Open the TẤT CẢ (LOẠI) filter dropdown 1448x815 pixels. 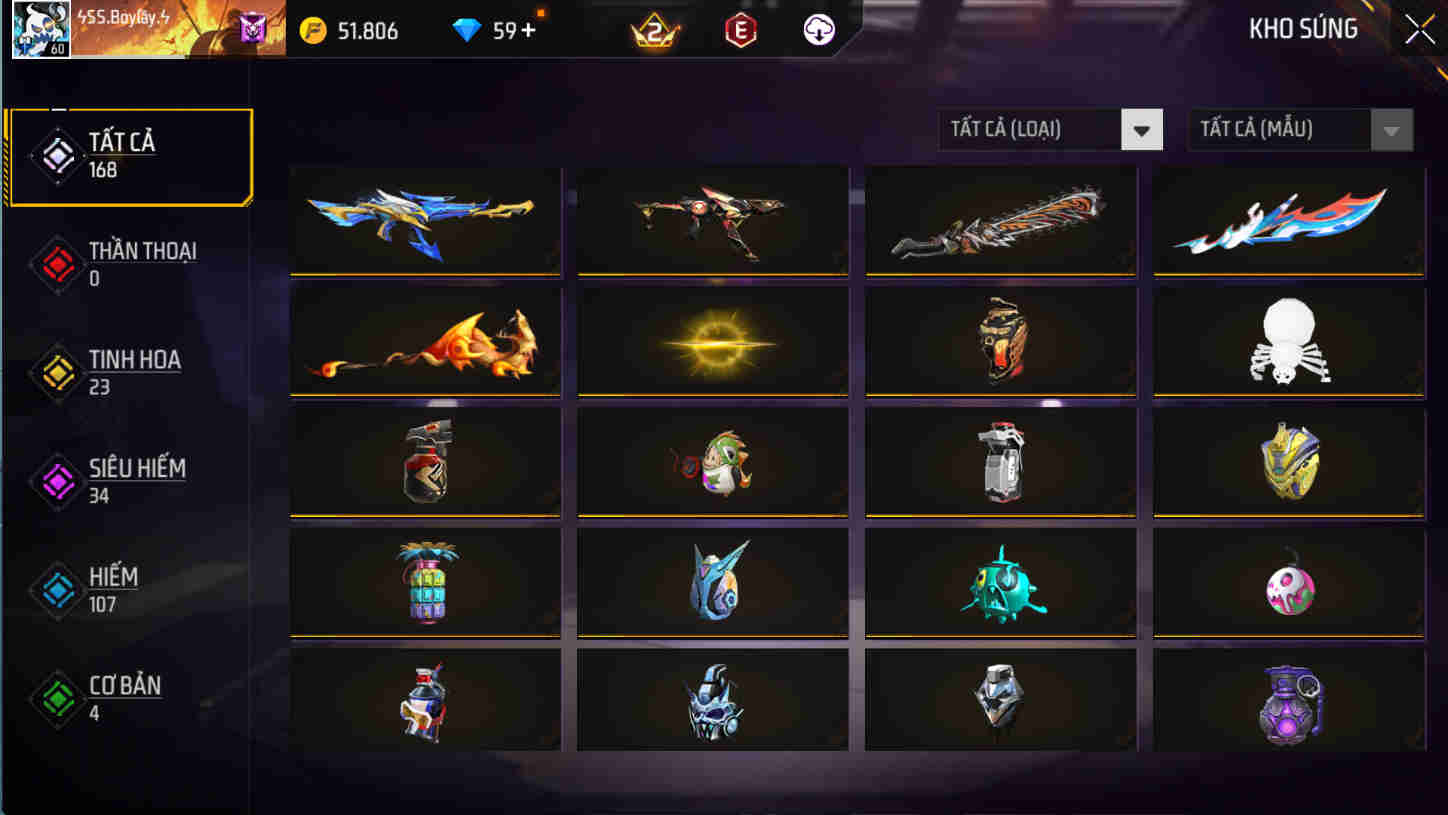1050,129
